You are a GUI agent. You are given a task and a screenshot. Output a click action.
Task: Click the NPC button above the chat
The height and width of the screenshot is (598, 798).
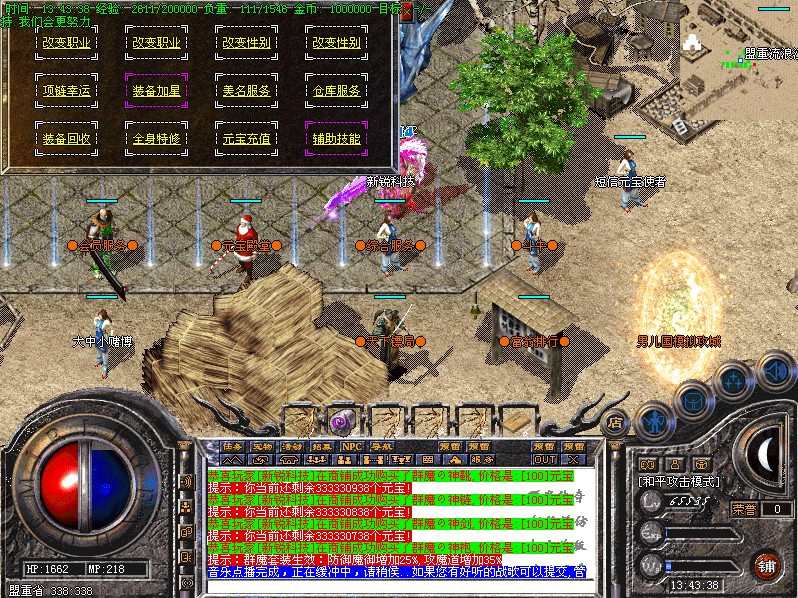click(x=351, y=446)
